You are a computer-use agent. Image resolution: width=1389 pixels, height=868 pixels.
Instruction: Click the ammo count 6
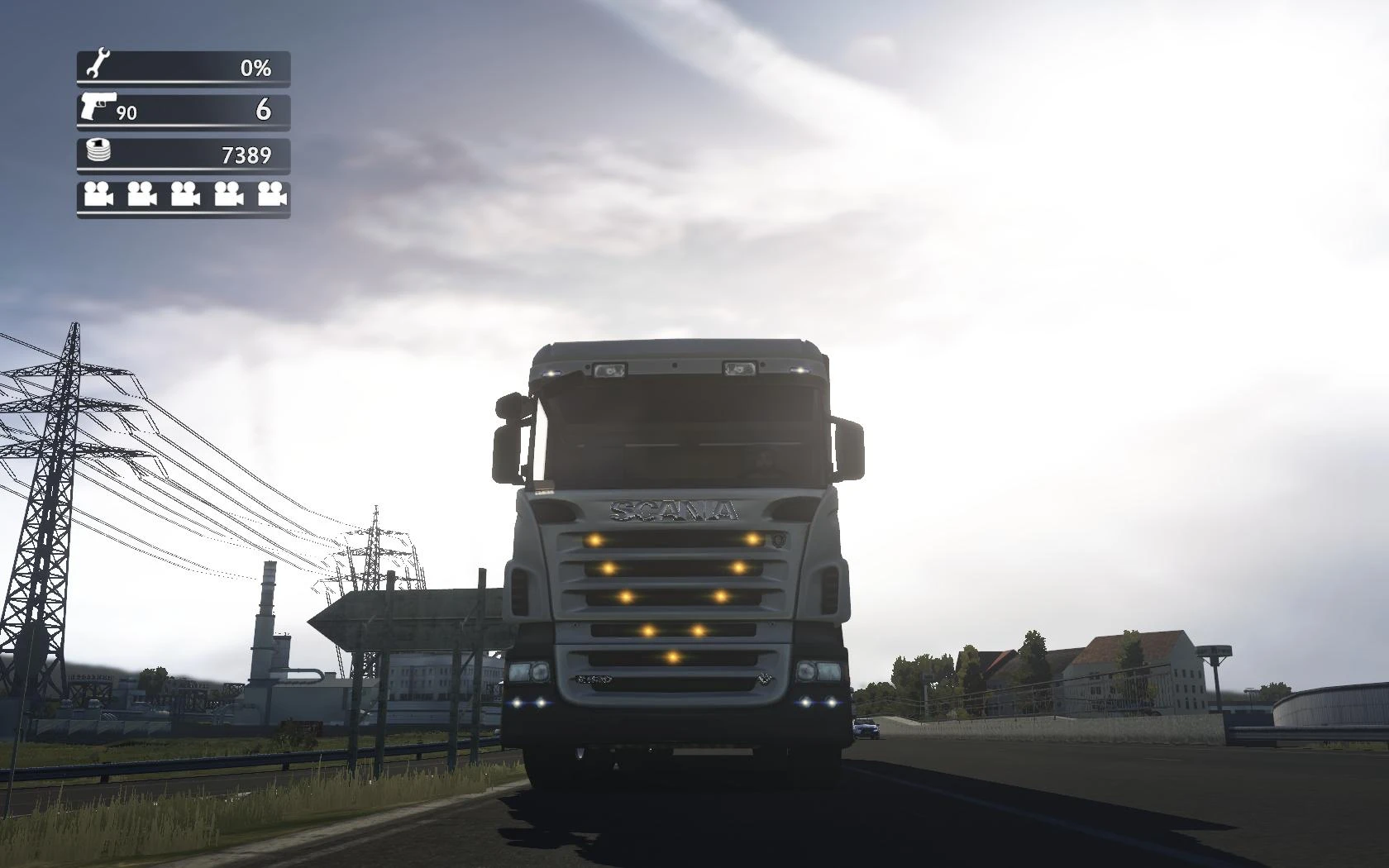tap(265, 108)
